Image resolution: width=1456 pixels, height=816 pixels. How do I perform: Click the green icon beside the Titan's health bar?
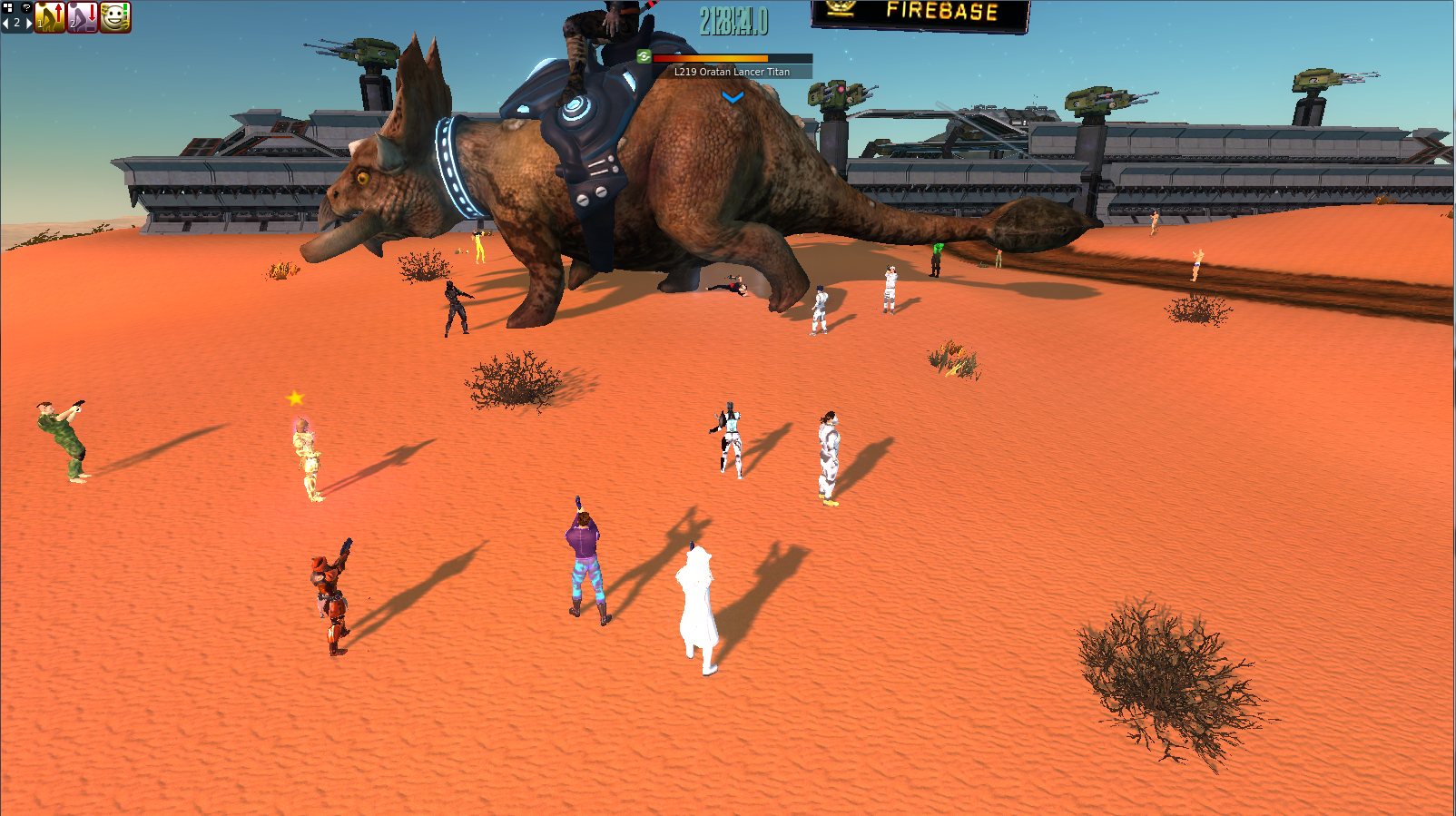point(644,56)
